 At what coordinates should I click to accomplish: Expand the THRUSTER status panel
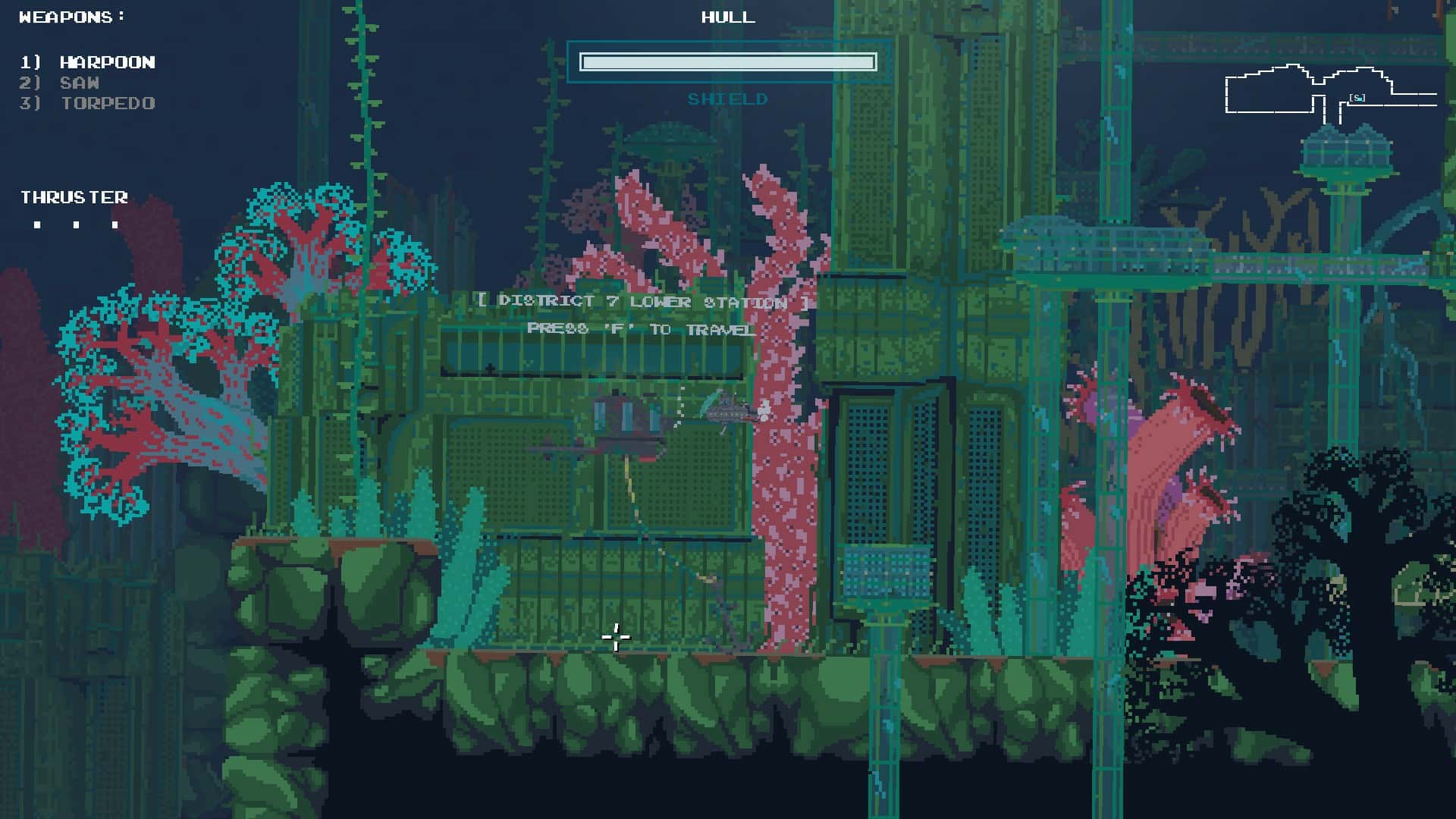pos(74,197)
